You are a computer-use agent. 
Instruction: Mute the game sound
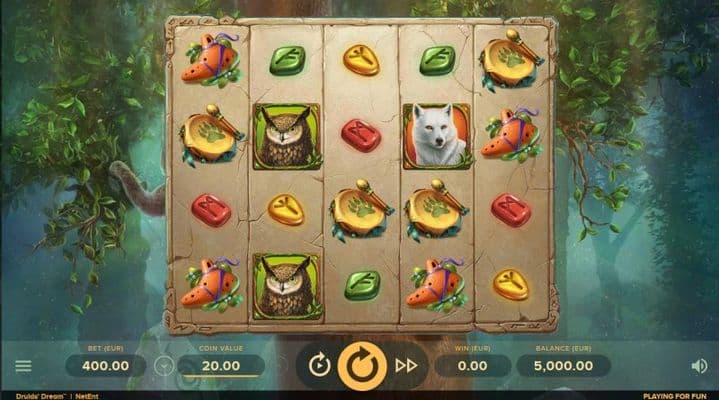(699, 366)
